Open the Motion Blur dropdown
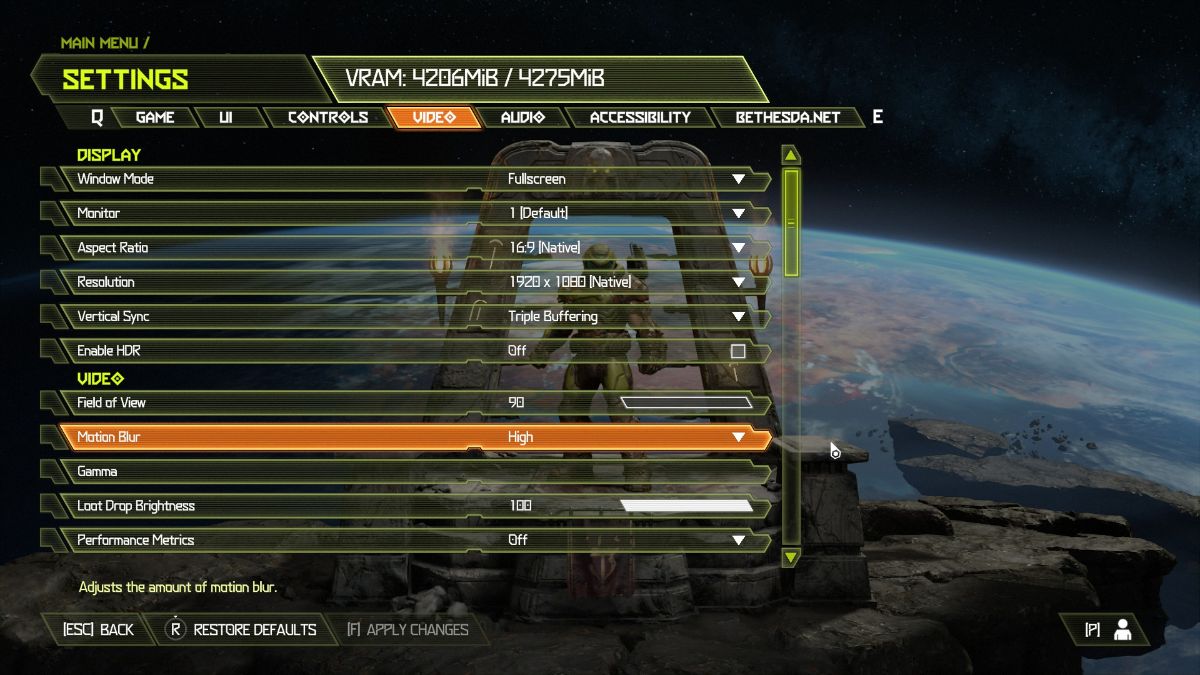This screenshot has height=675, width=1200. (738, 437)
